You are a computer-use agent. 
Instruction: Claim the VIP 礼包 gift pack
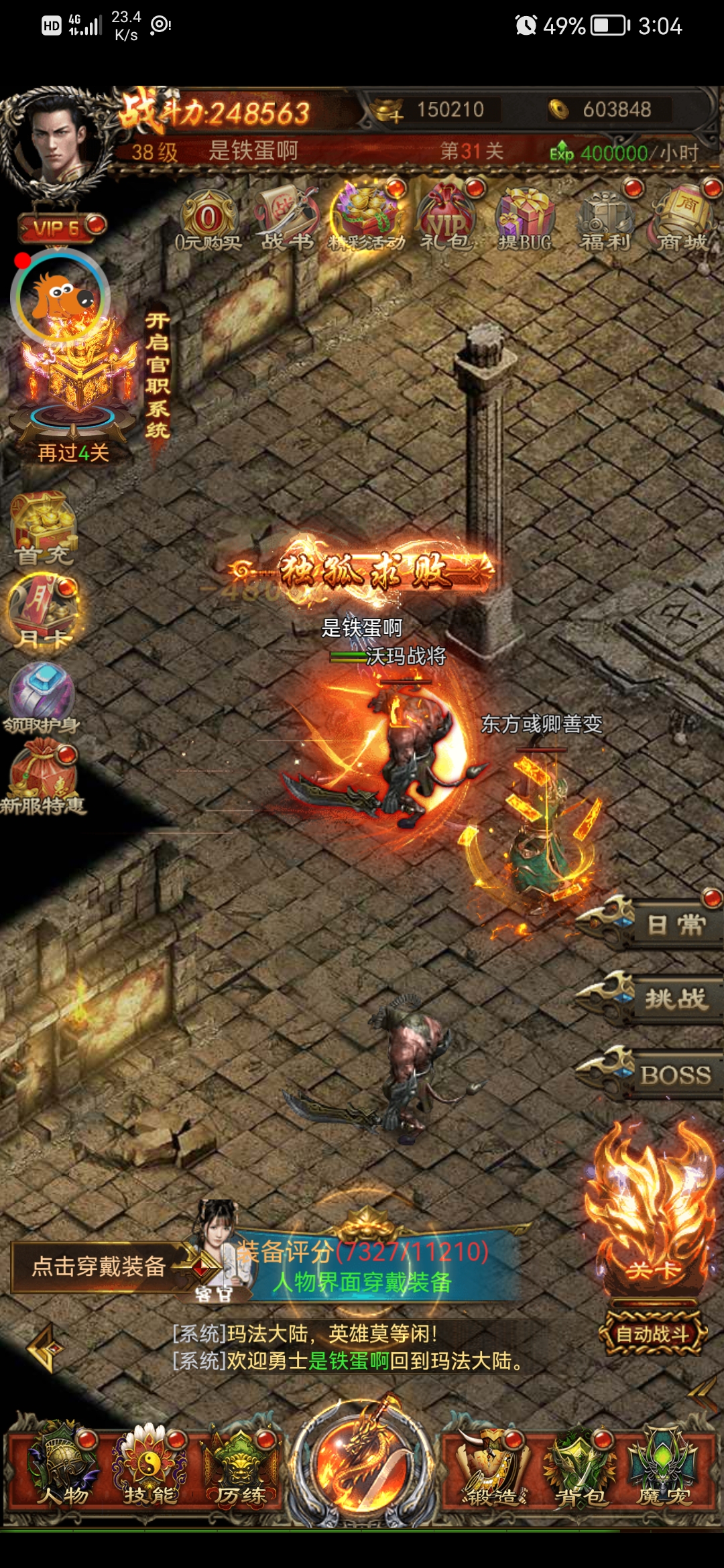[446, 218]
